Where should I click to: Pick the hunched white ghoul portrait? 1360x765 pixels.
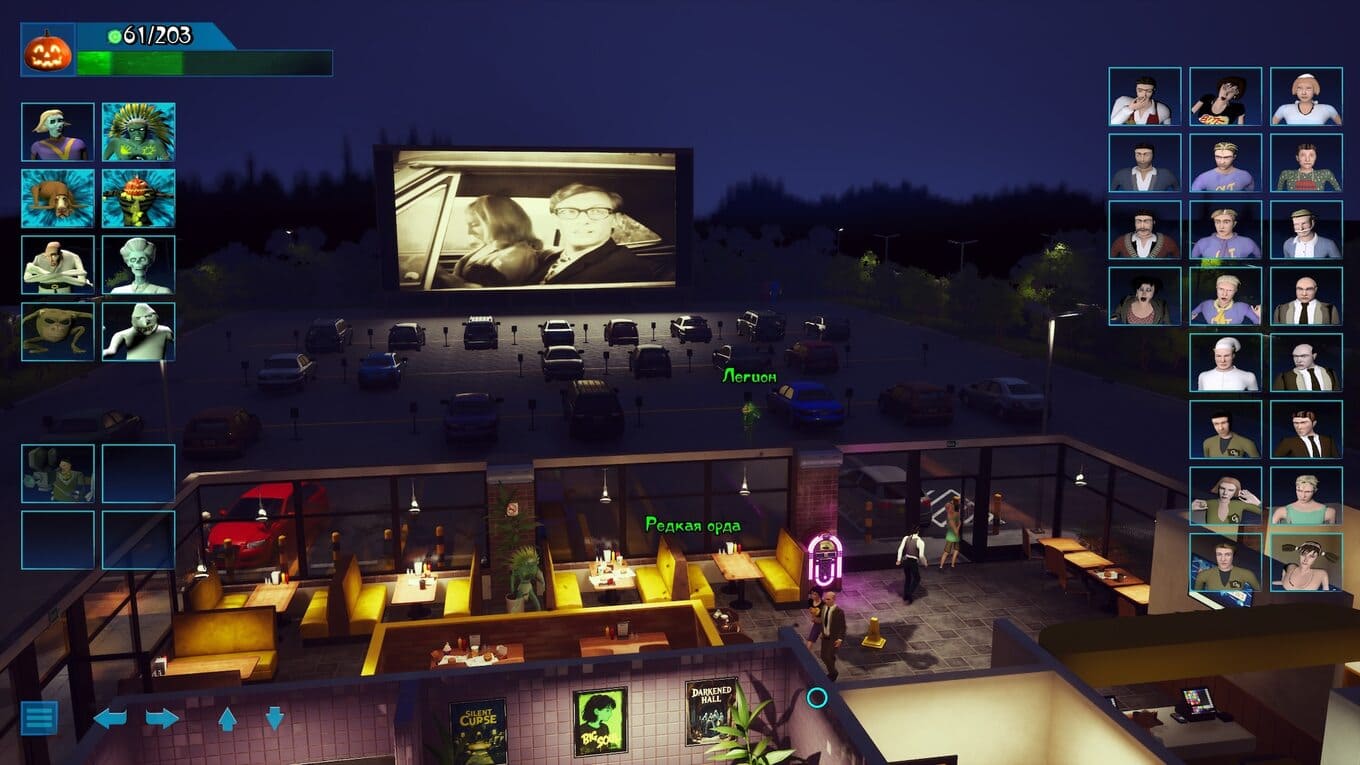point(138,332)
